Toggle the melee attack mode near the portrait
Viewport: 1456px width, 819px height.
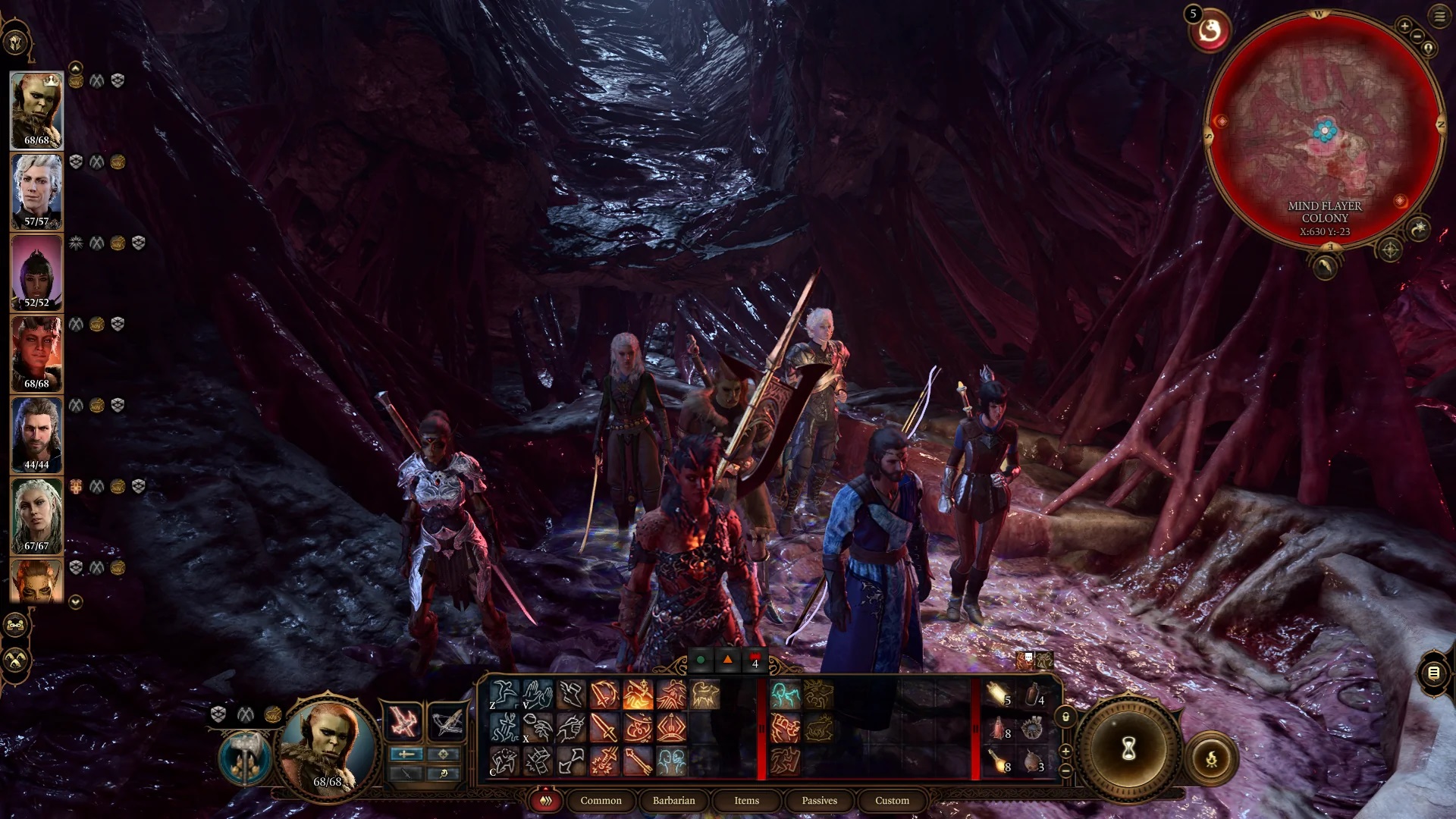(407, 753)
